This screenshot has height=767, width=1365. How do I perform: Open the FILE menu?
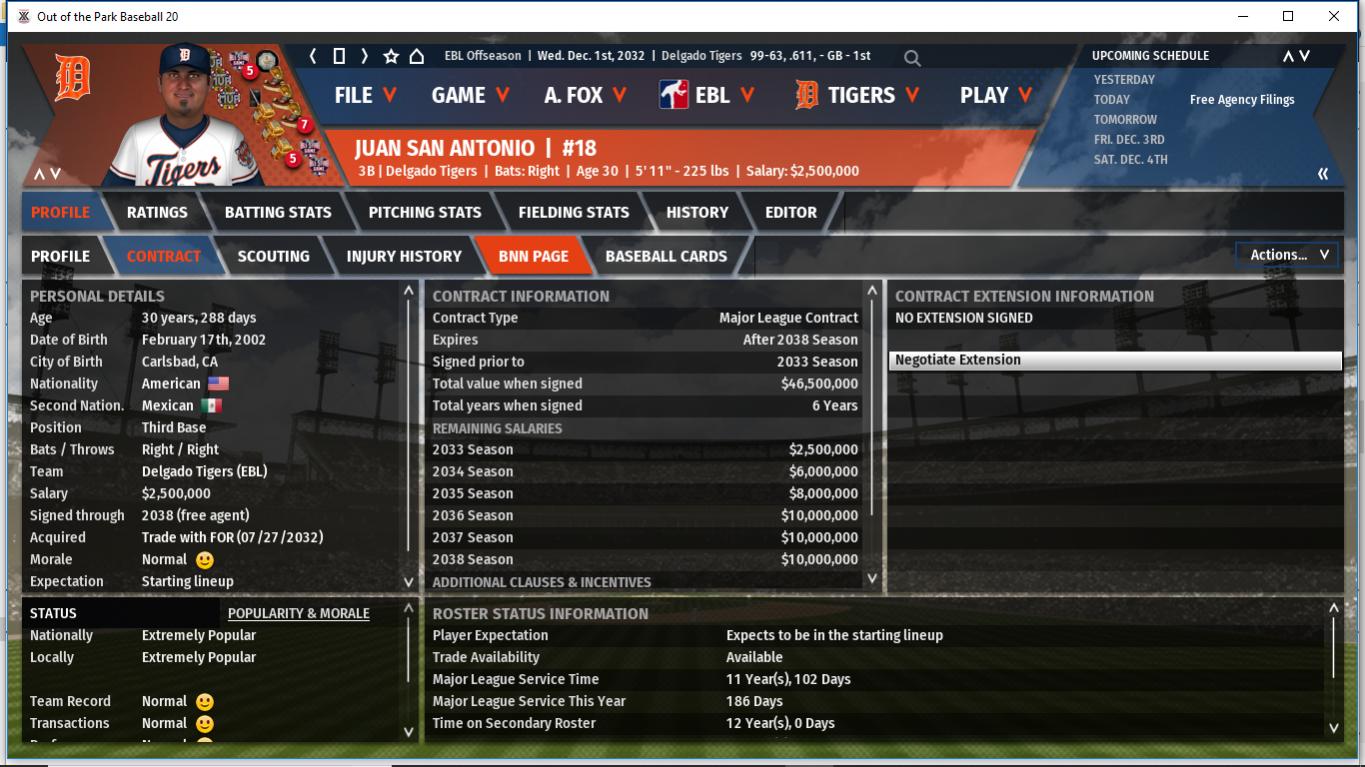coord(365,95)
